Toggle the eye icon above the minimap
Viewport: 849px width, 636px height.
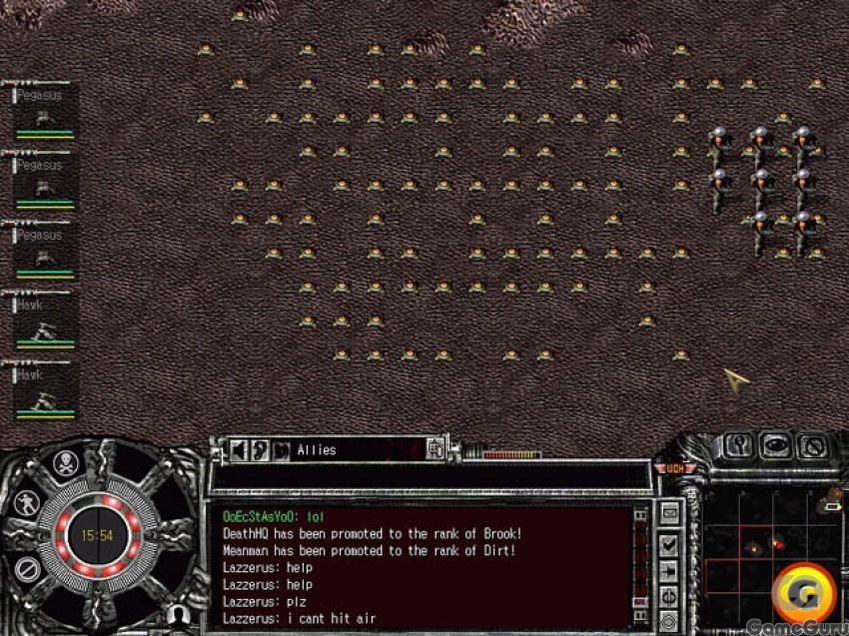(x=774, y=444)
